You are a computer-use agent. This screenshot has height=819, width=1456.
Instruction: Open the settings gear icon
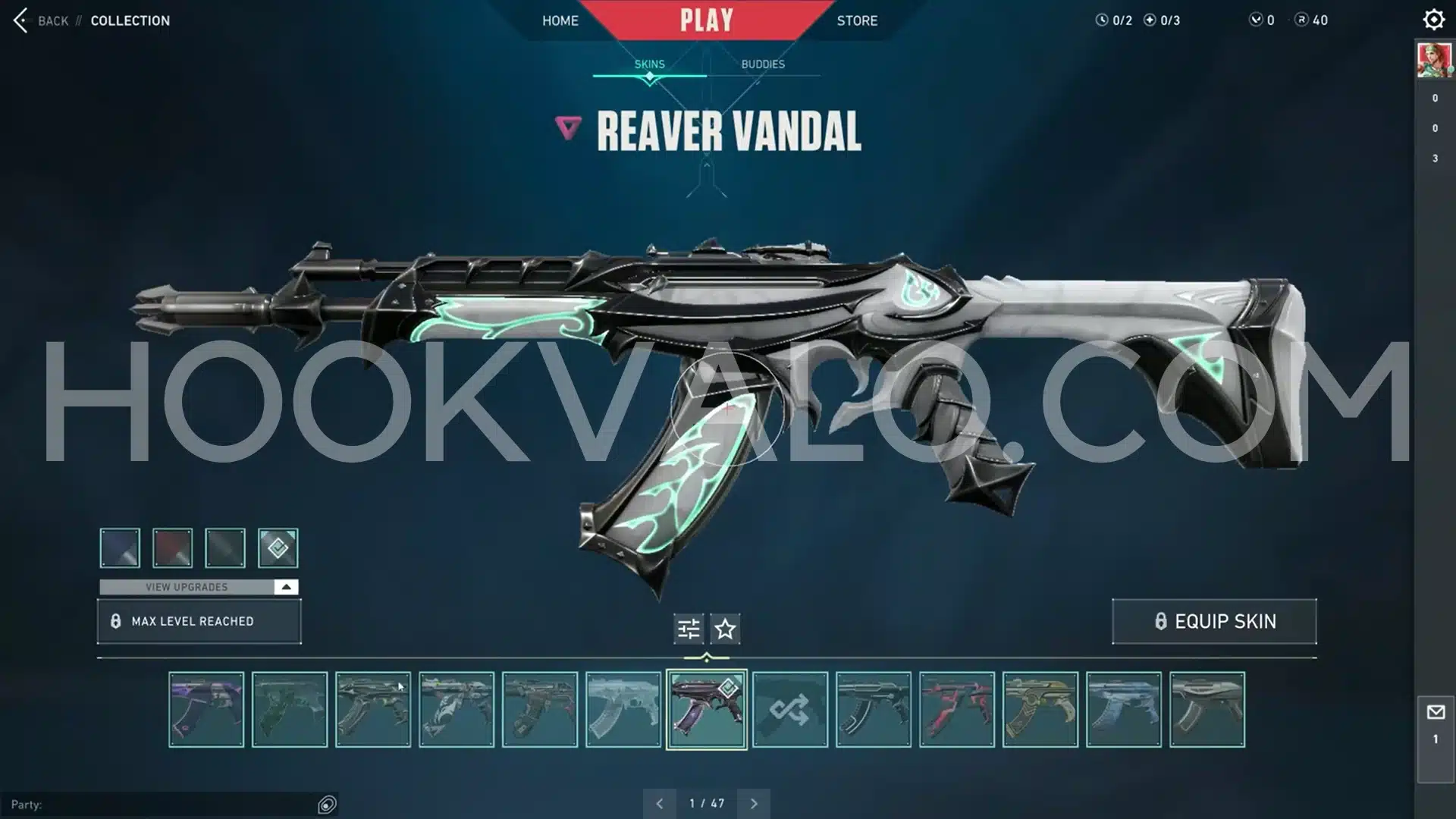tap(1433, 19)
